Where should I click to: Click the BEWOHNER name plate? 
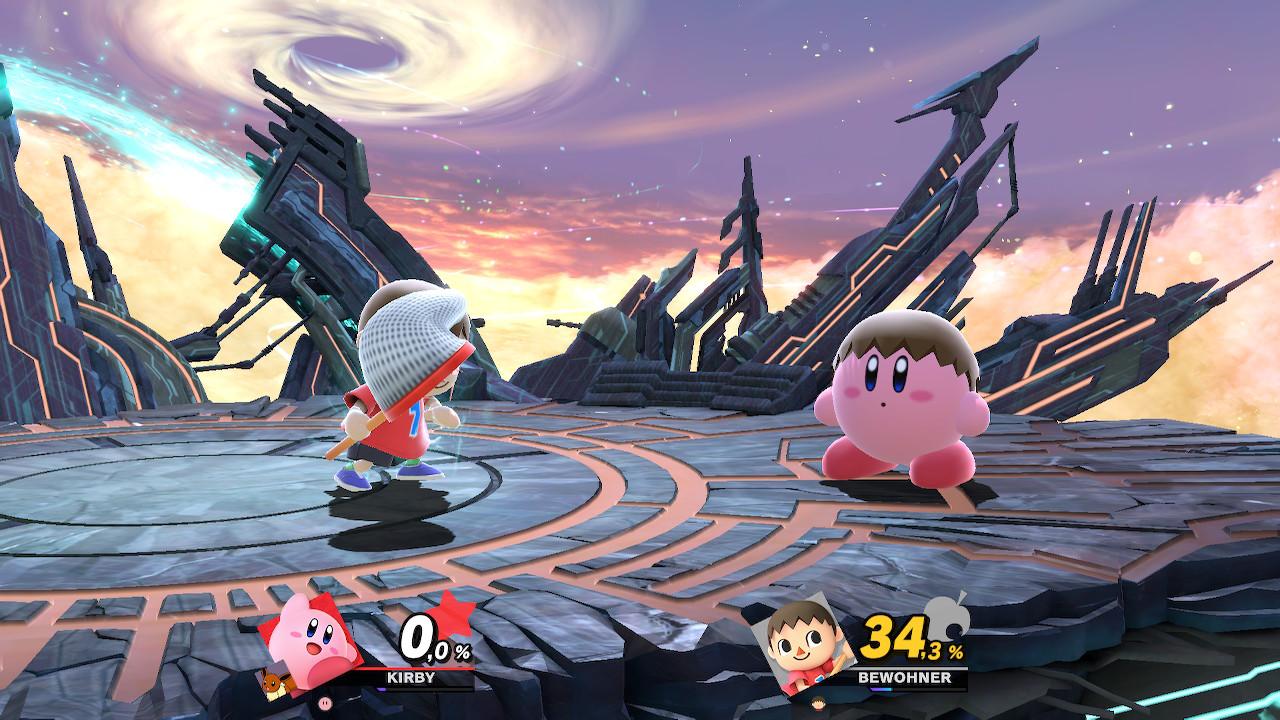click(x=903, y=677)
